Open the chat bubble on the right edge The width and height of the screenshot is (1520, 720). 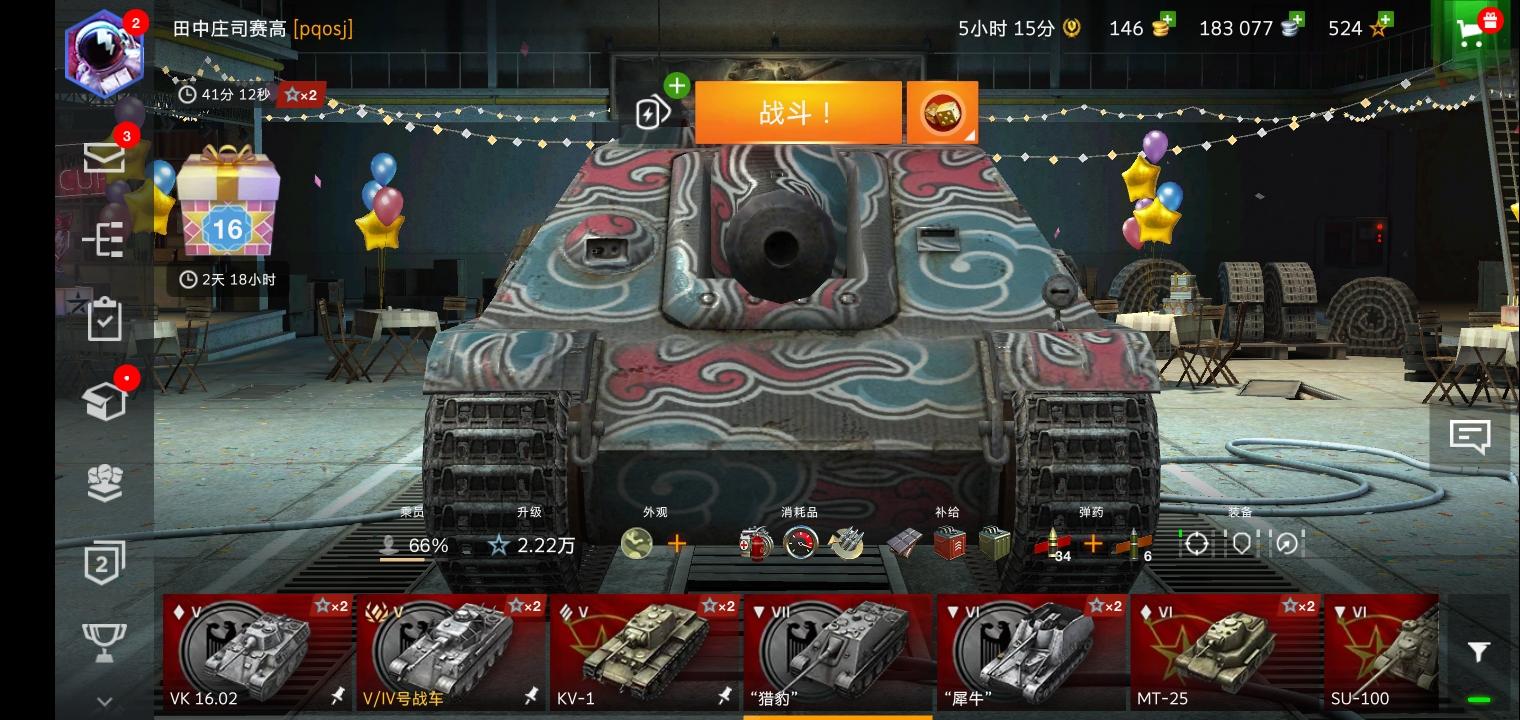pyautogui.click(x=1469, y=436)
